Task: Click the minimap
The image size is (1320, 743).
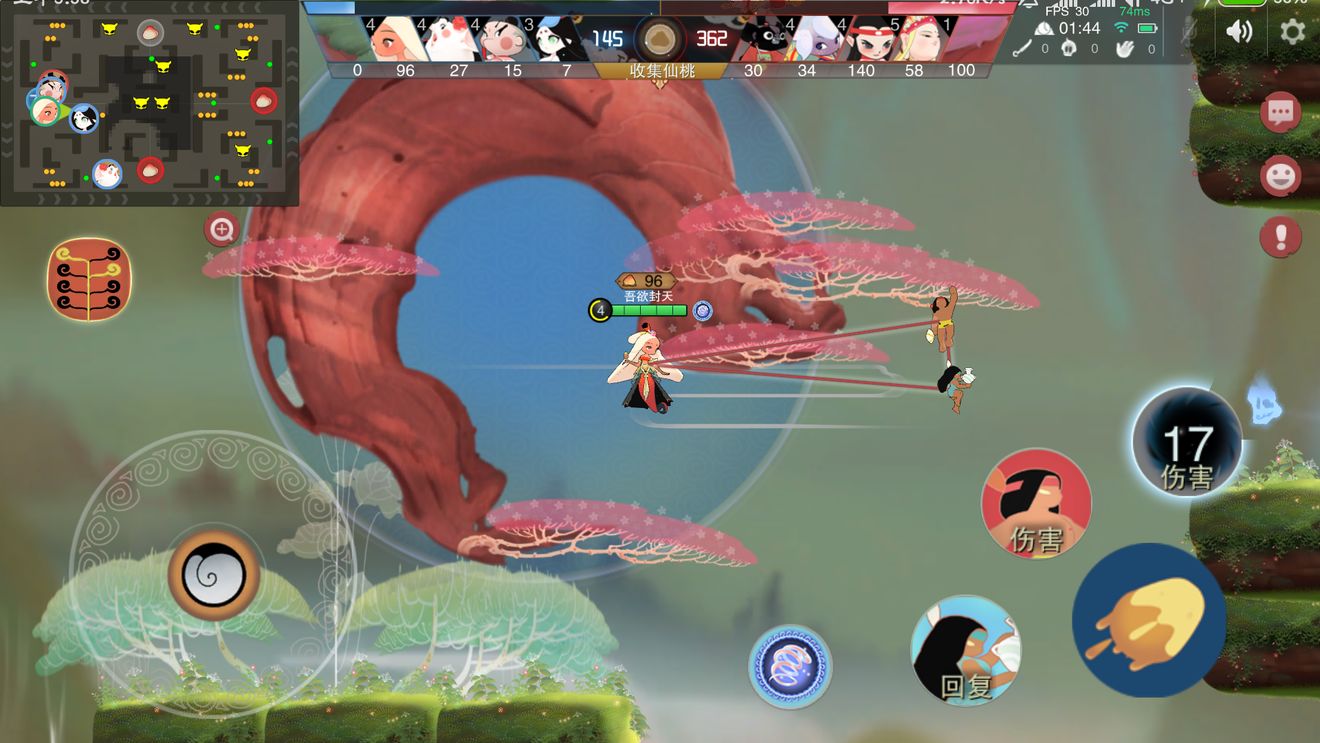Action: [150, 103]
